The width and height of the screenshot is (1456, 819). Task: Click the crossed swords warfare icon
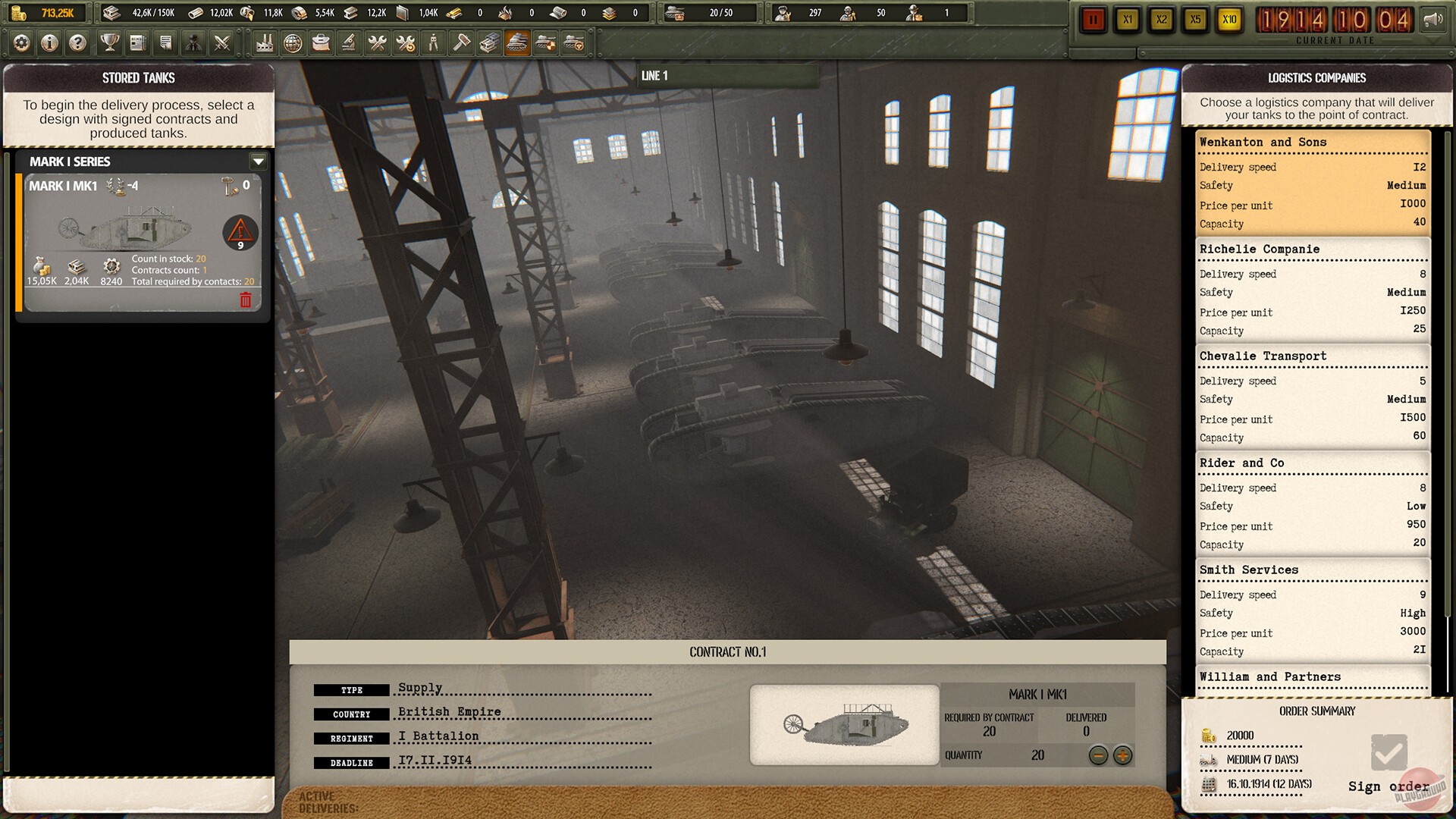(x=222, y=43)
